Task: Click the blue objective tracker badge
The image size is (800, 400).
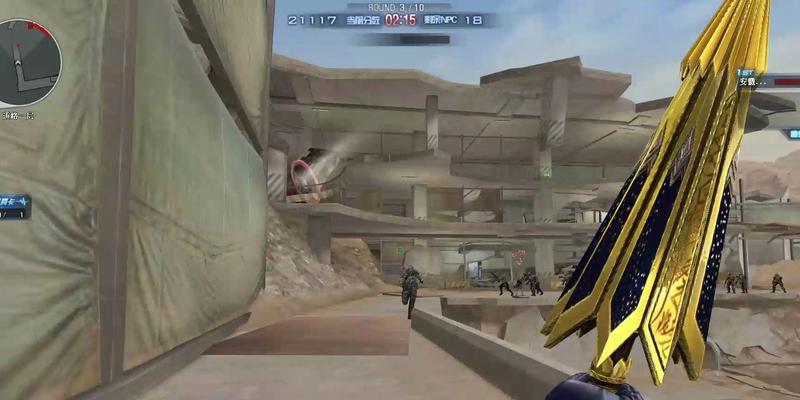Action: (x=15, y=206)
